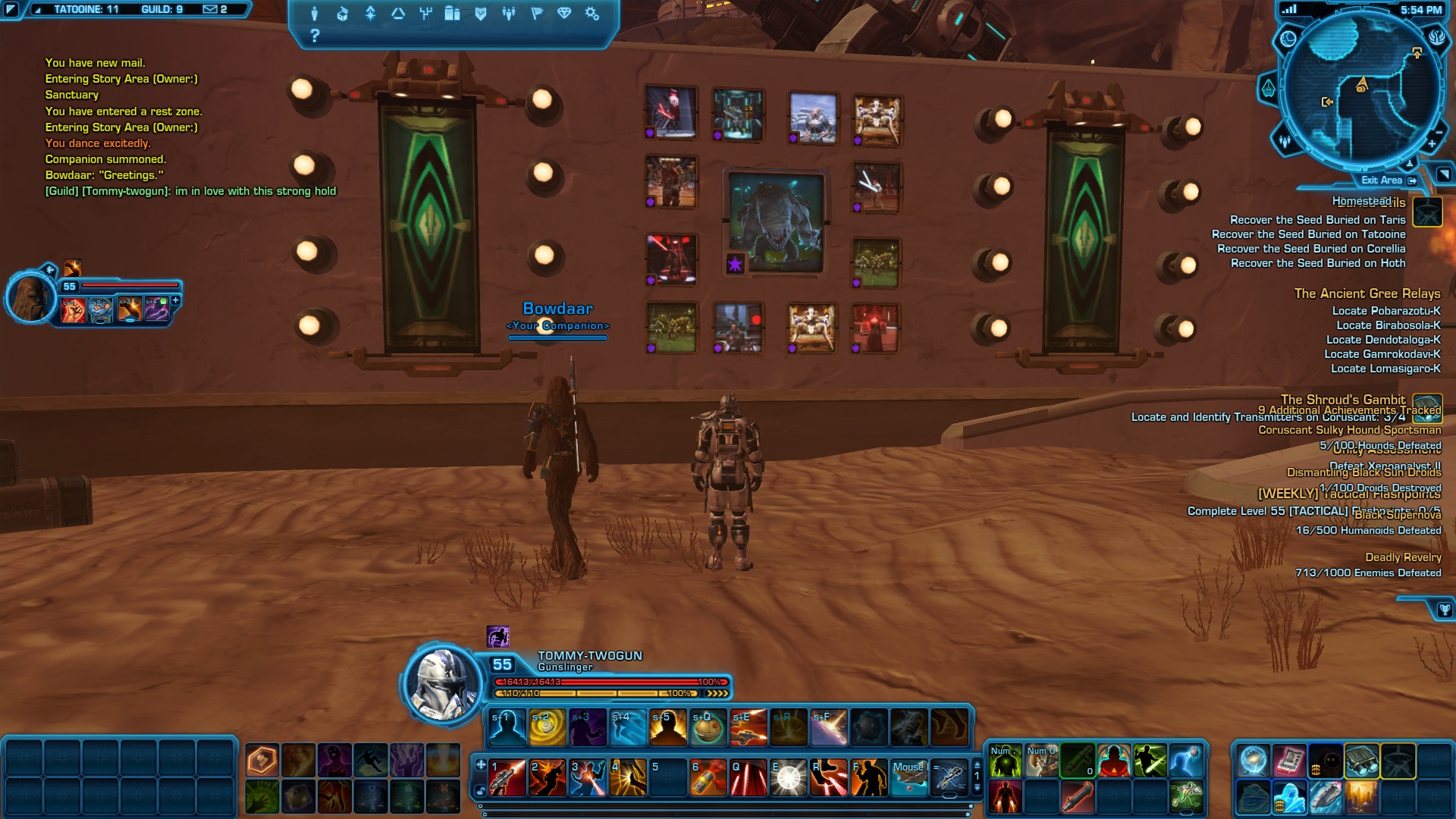The height and width of the screenshot is (819, 1456).
Task: Open the mail envelope indicator
Action: (x=211, y=10)
